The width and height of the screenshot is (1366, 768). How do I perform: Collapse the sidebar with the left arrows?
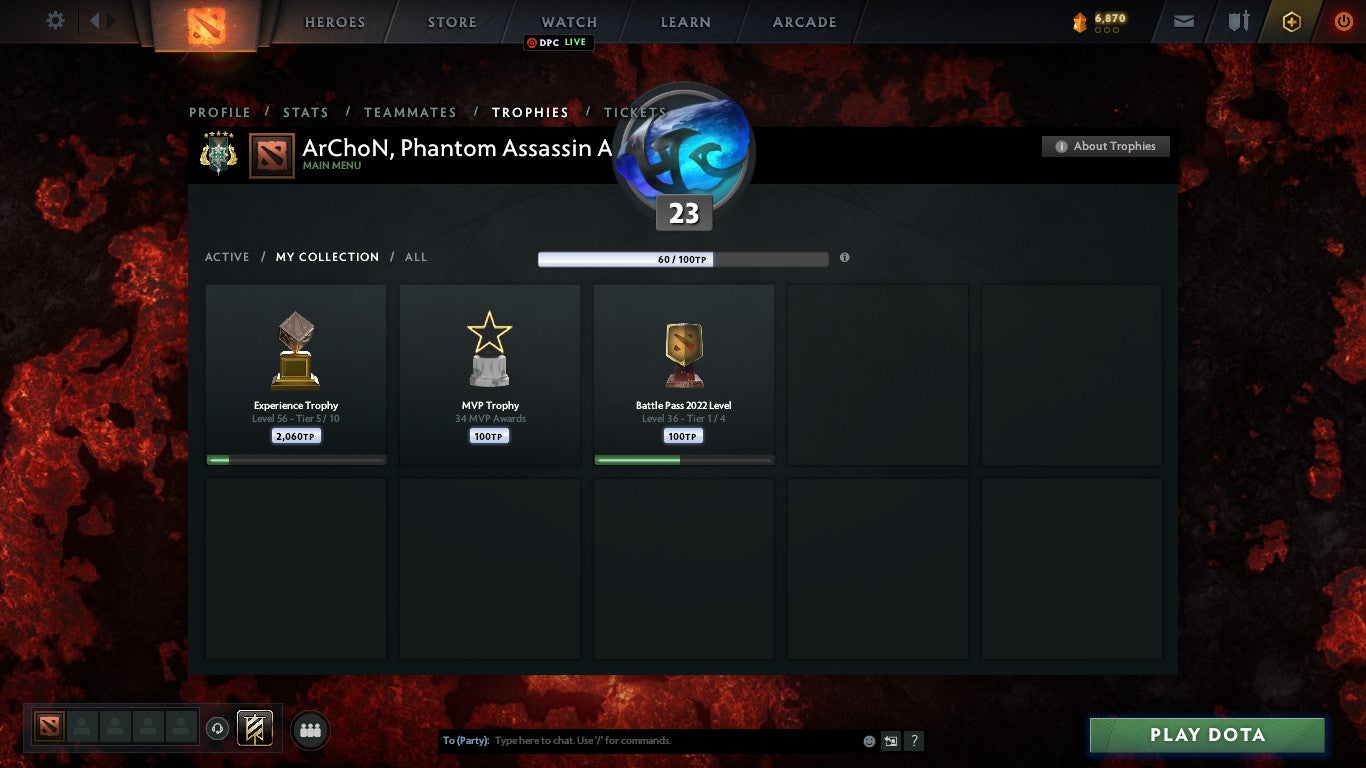click(97, 20)
